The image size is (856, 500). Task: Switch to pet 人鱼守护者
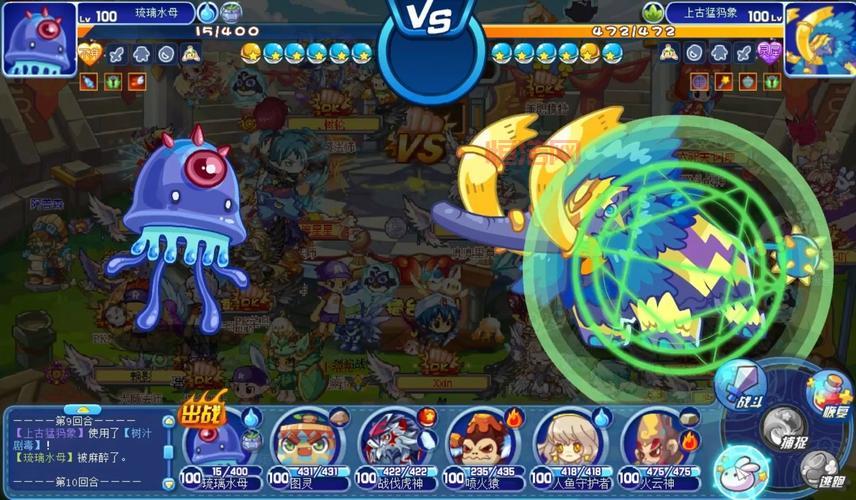[x=564, y=441]
